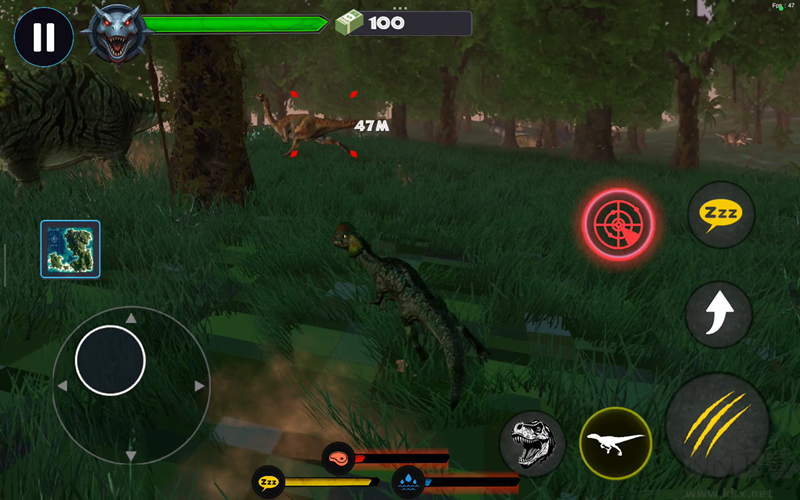Image resolution: width=800 pixels, height=500 pixels.
Task: Tap the Zzz sleep button
Action: point(721,215)
